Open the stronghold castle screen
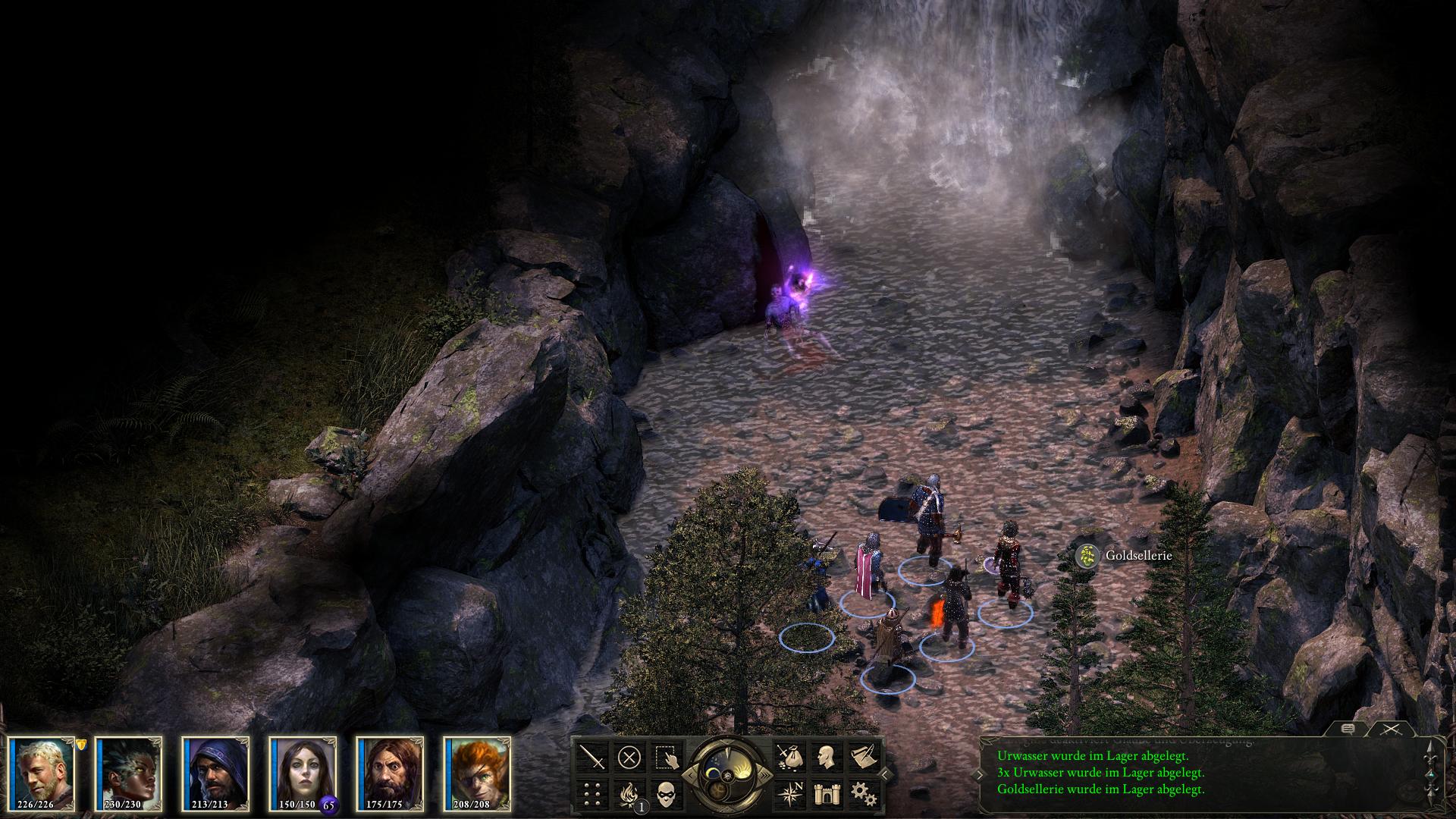1456x819 pixels. point(825,794)
